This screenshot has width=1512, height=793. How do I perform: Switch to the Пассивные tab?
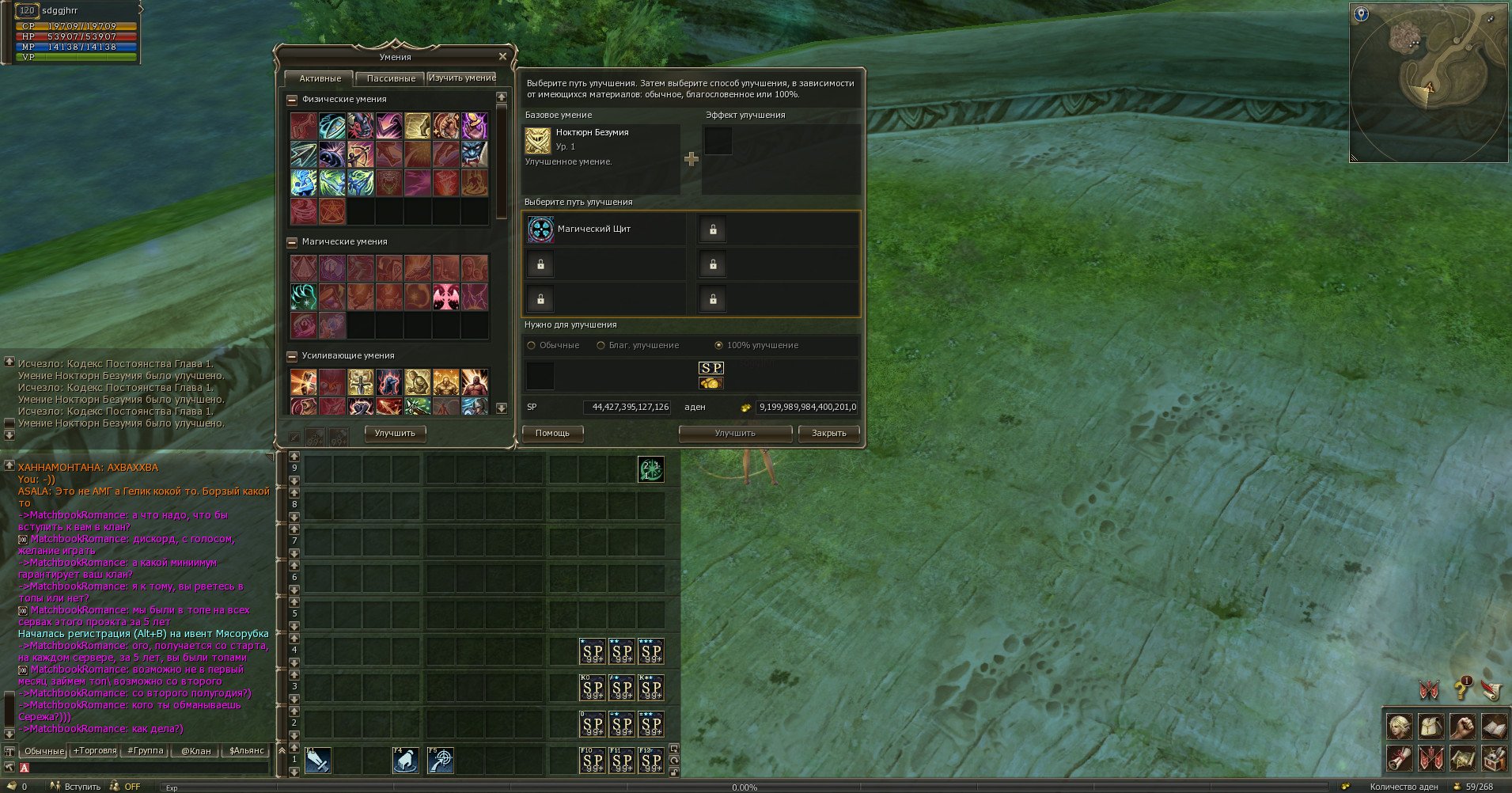(x=391, y=78)
